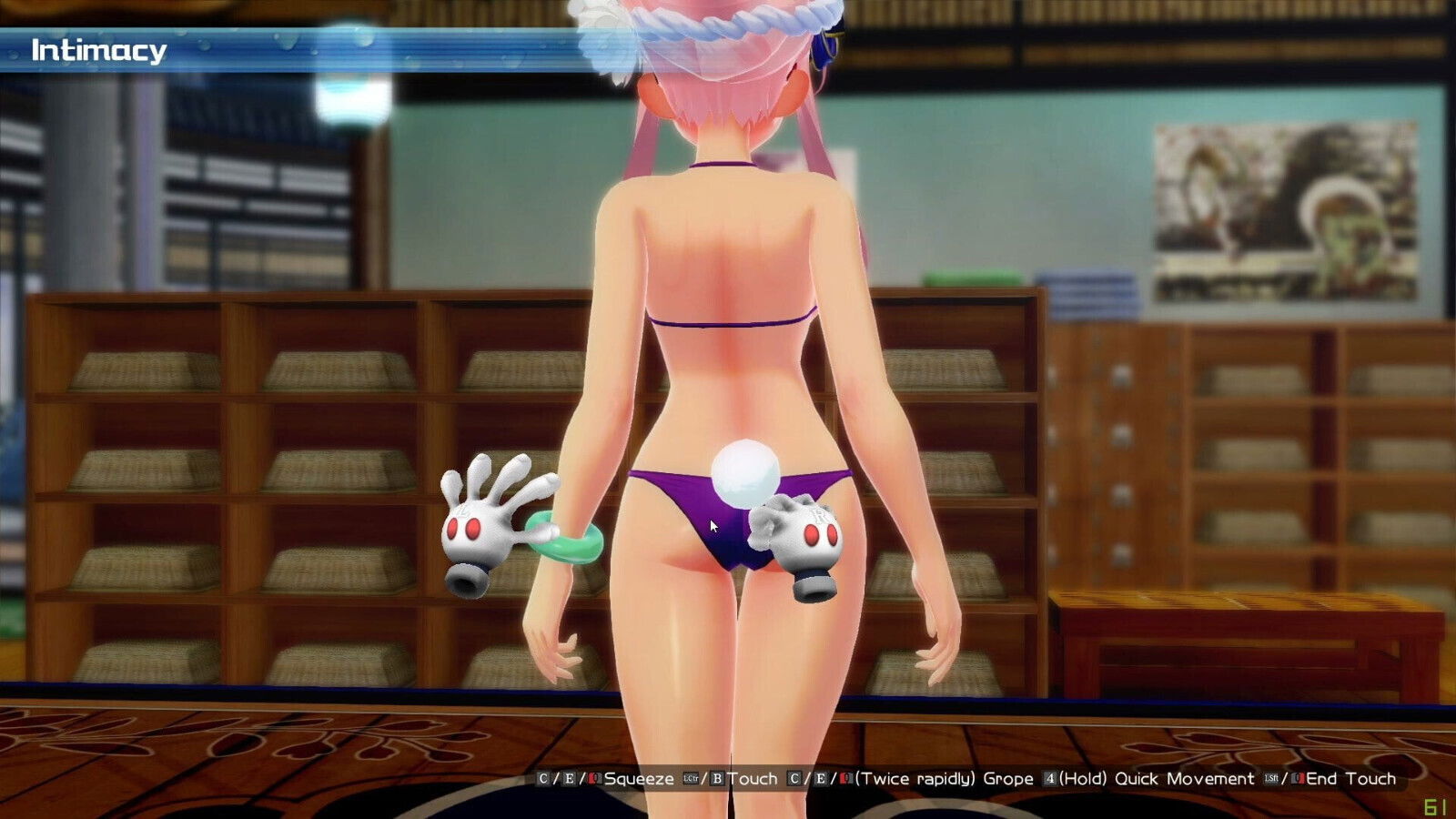Click the Squeeze action label
1456x819 pixels.
click(x=641, y=779)
